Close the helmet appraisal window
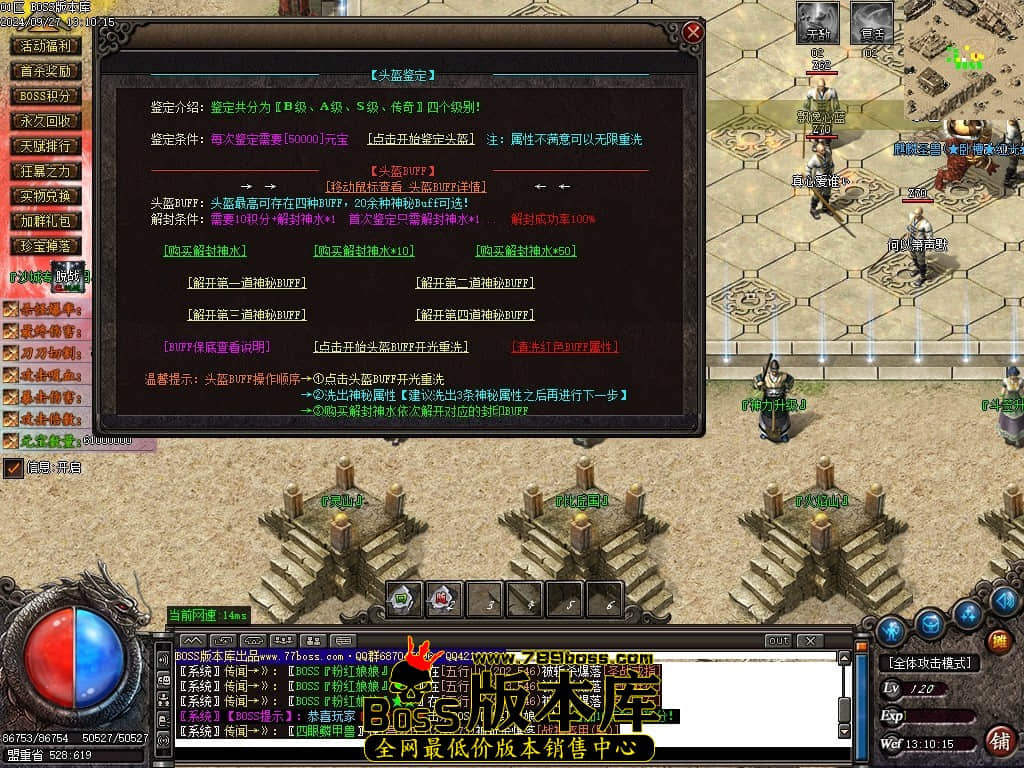Viewport: 1024px width, 768px height. (693, 33)
